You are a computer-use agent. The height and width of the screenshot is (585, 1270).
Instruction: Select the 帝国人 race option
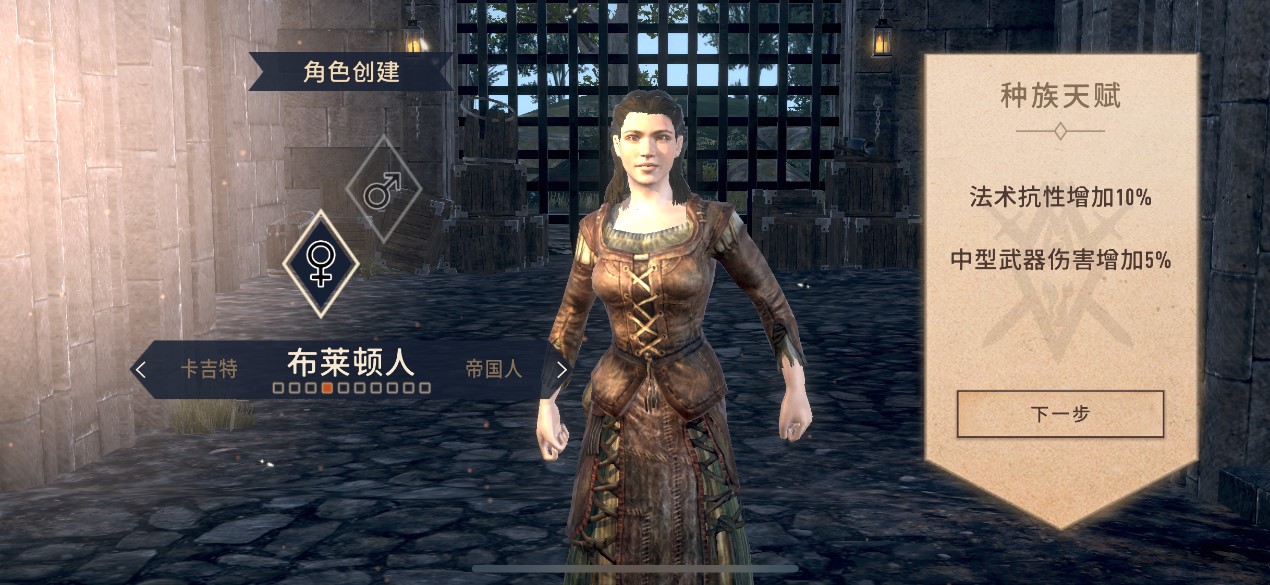click(x=493, y=369)
